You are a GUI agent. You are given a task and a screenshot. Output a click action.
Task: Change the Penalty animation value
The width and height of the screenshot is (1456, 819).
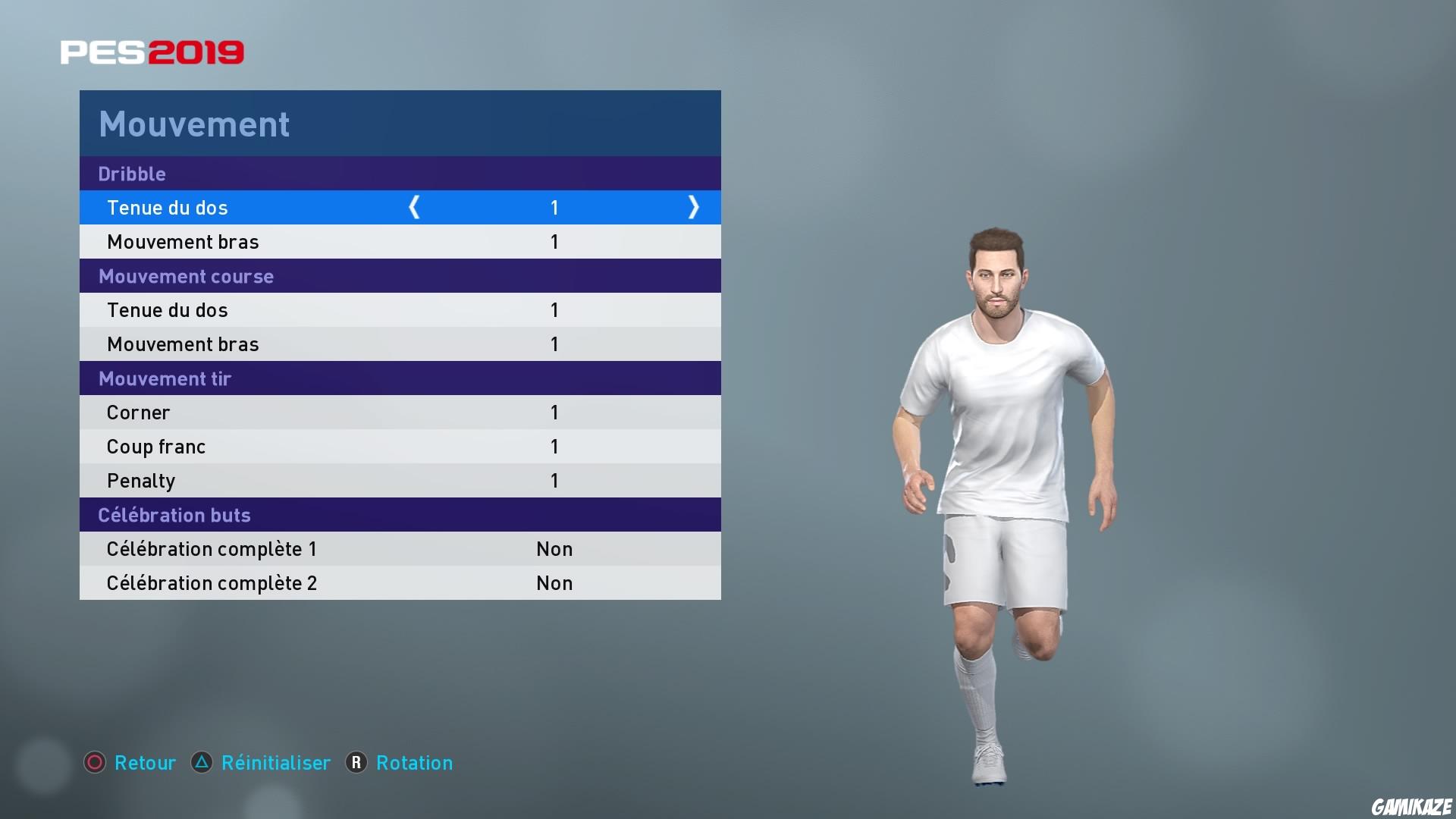(554, 480)
